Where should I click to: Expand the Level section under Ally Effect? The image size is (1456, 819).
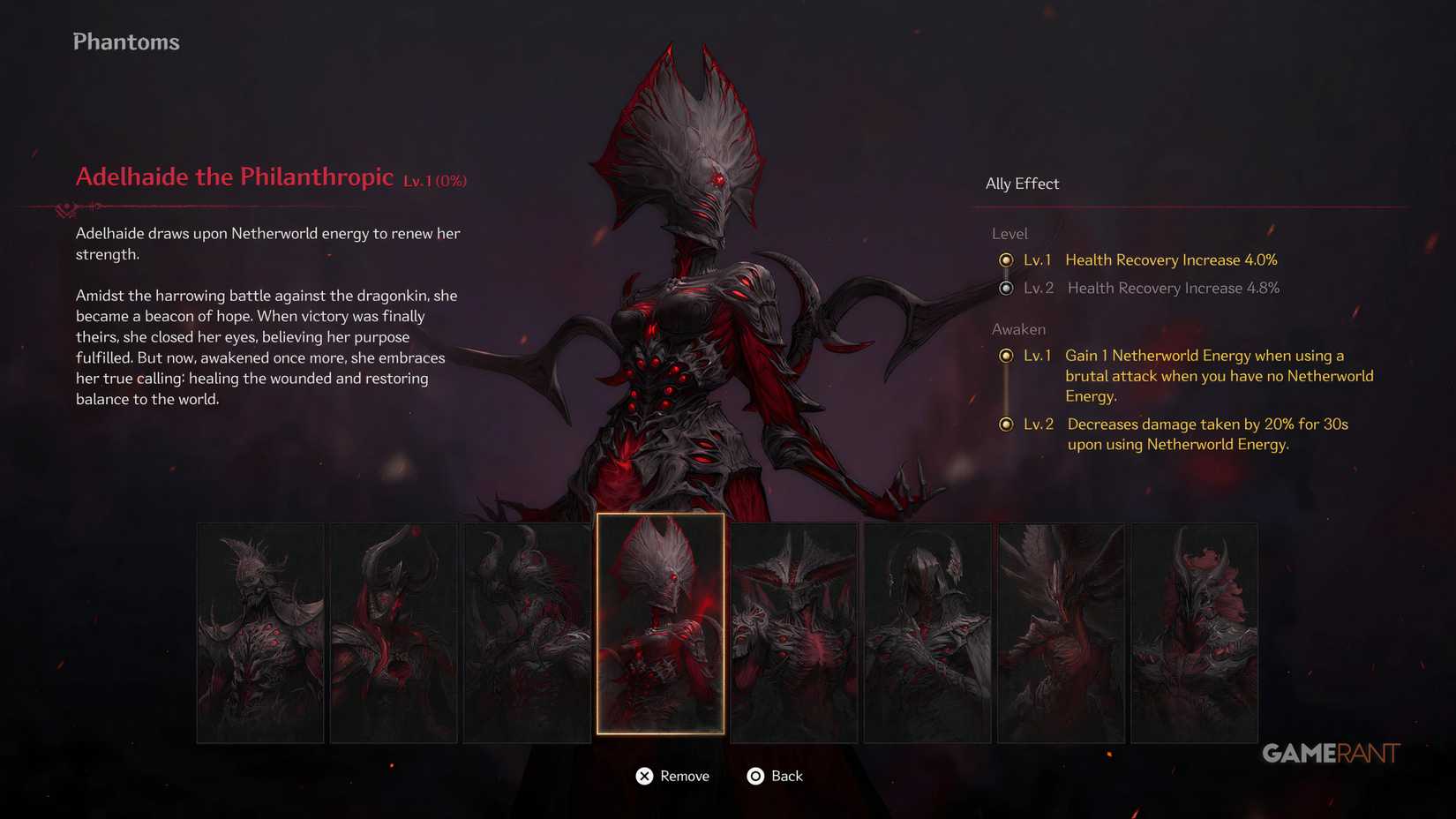click(x=1009, y=233)
